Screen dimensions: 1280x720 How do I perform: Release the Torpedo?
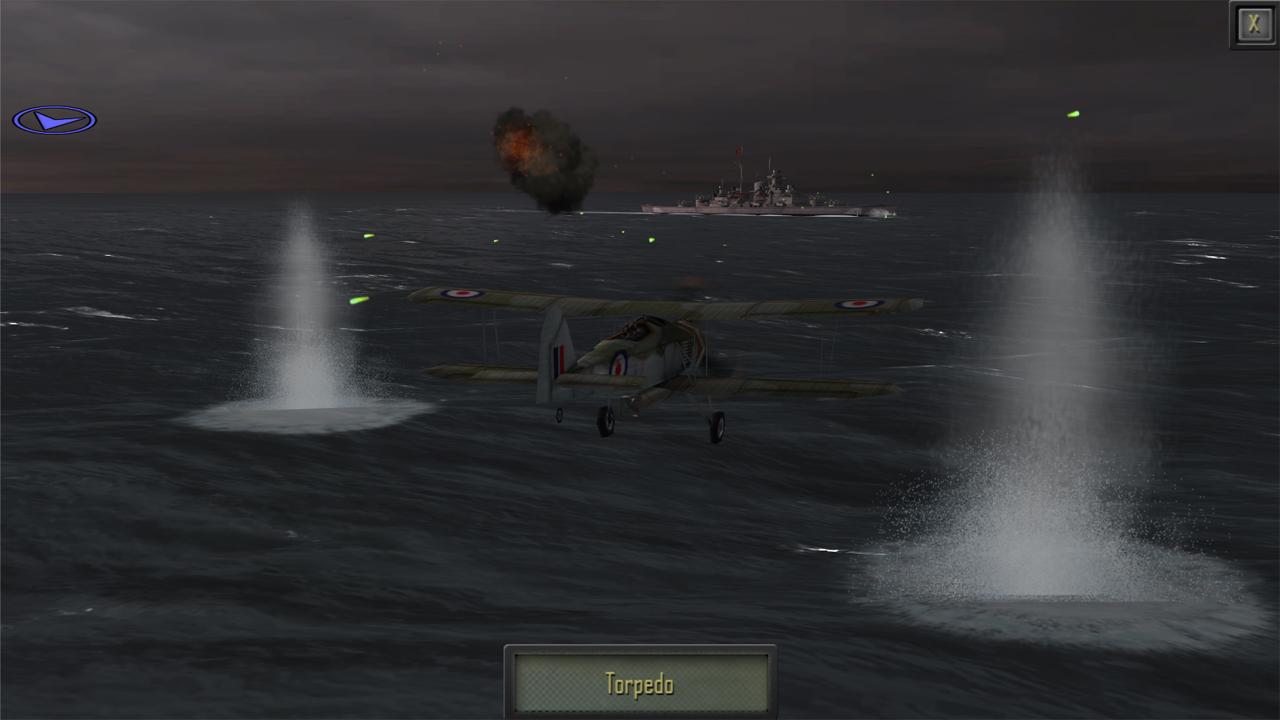639,683
